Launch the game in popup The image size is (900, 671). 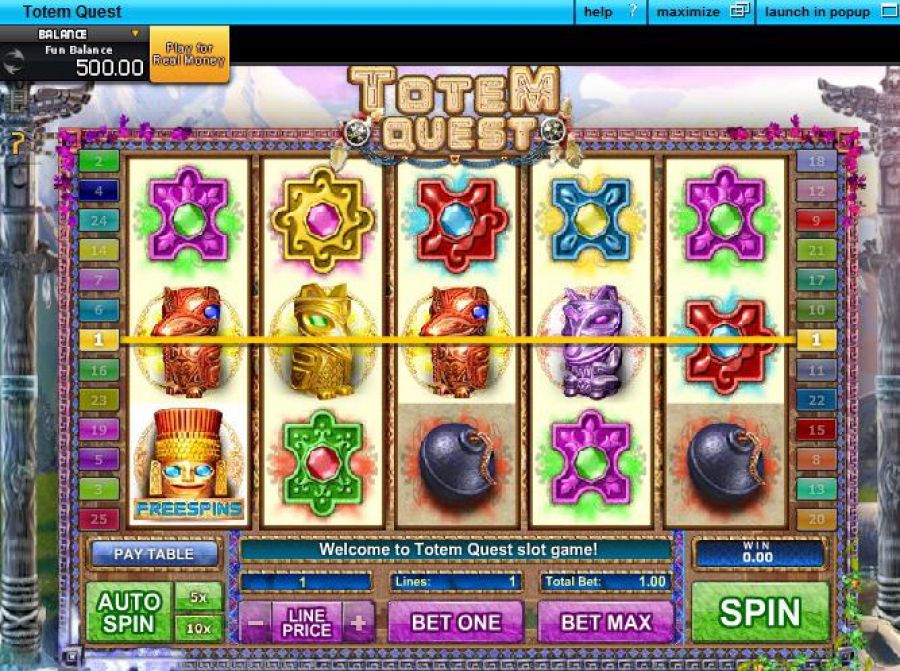[x=830, y=12]
